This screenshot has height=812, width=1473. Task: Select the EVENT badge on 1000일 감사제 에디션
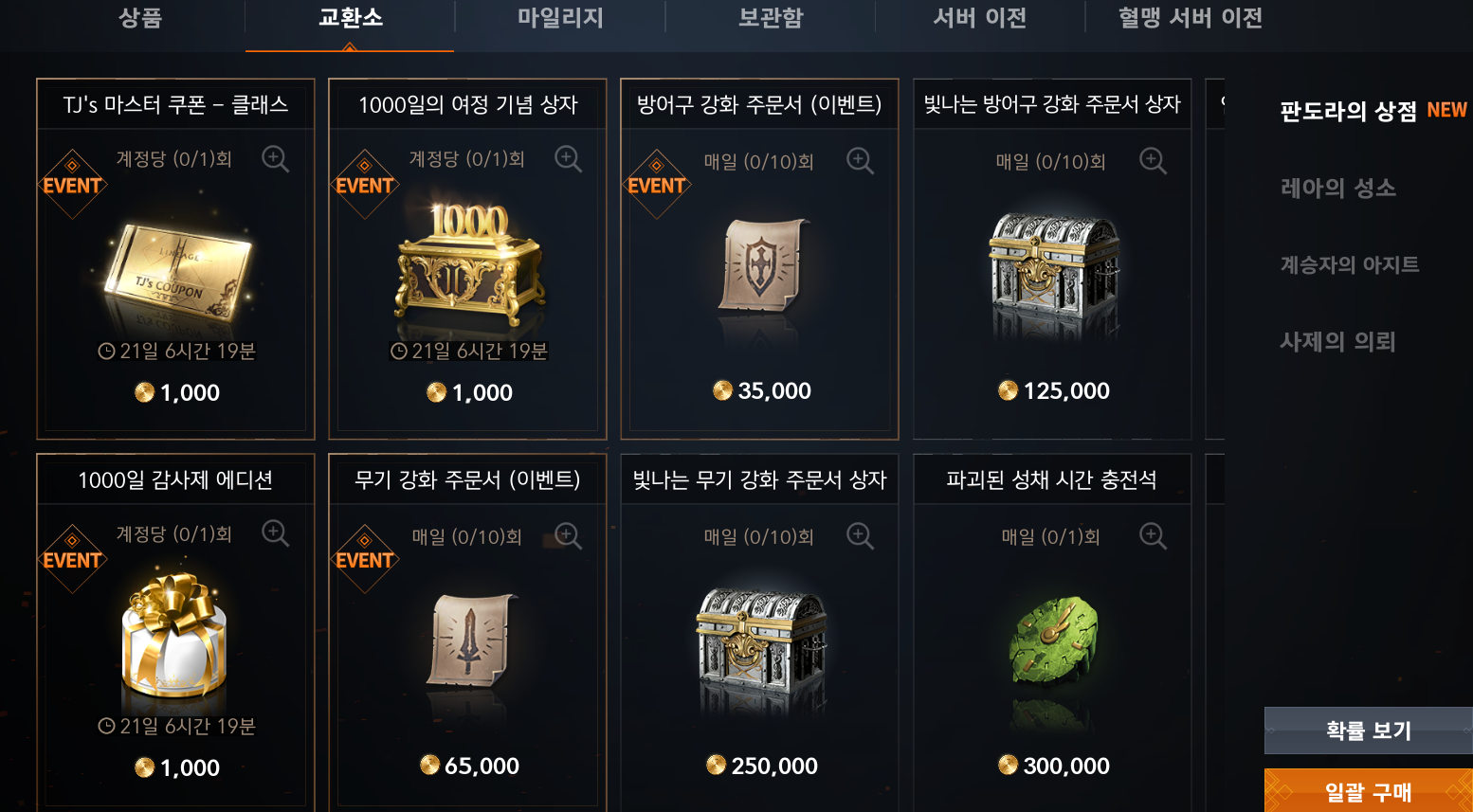click(73, 560)
